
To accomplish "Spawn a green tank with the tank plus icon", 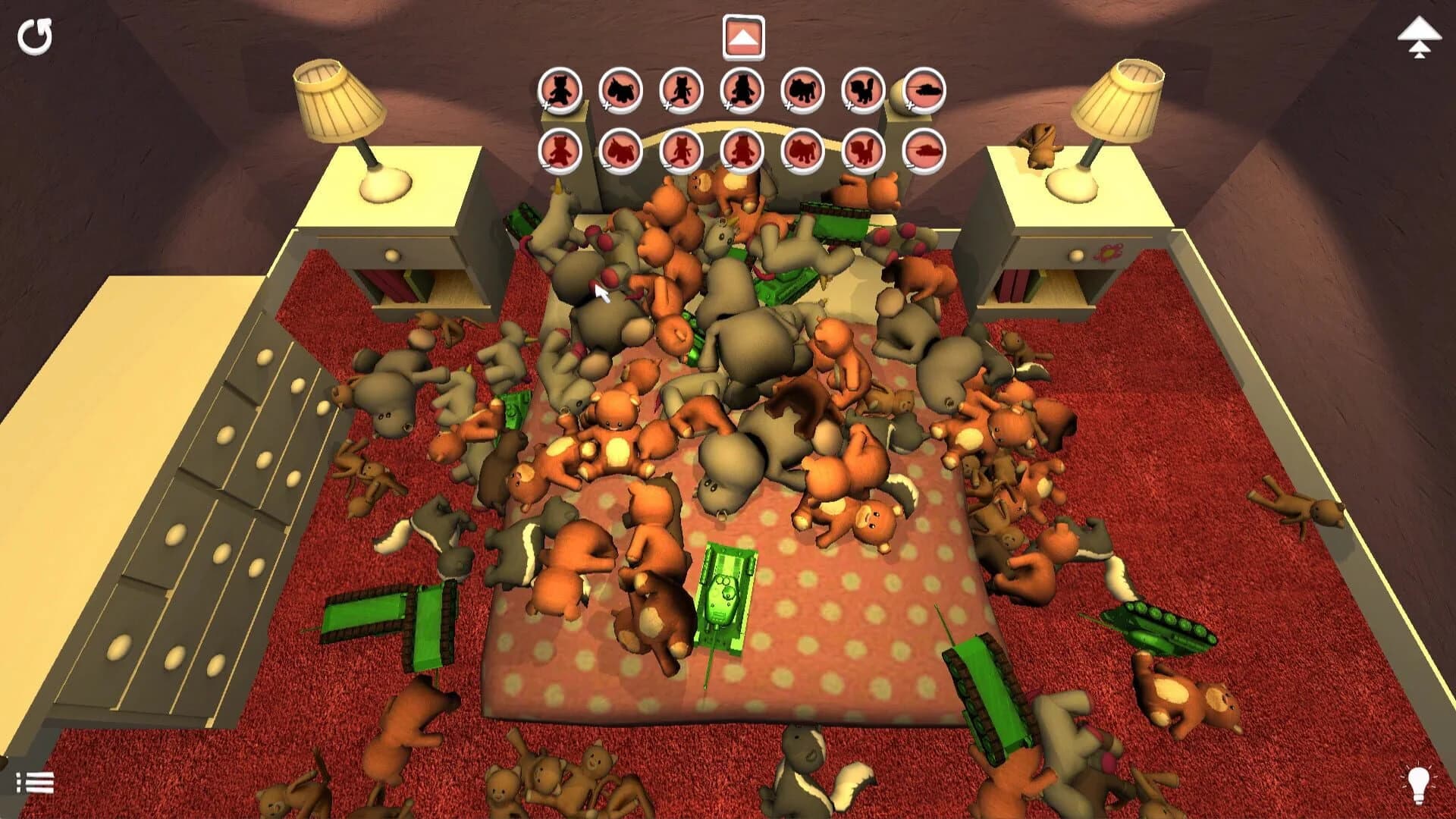I will [924, 89].
